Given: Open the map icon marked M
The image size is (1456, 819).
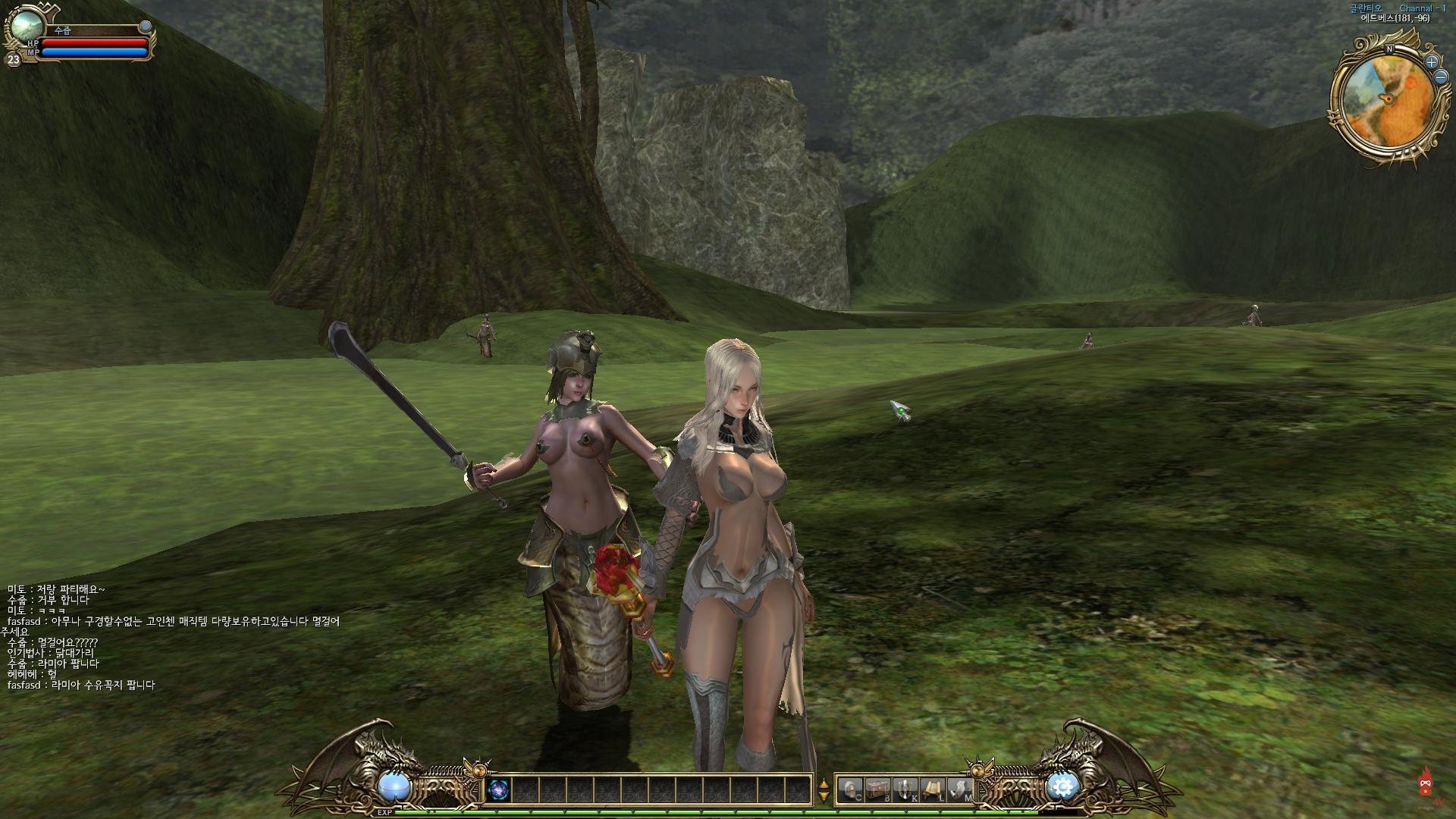Looking at the screenshot, I should [960, 790].
